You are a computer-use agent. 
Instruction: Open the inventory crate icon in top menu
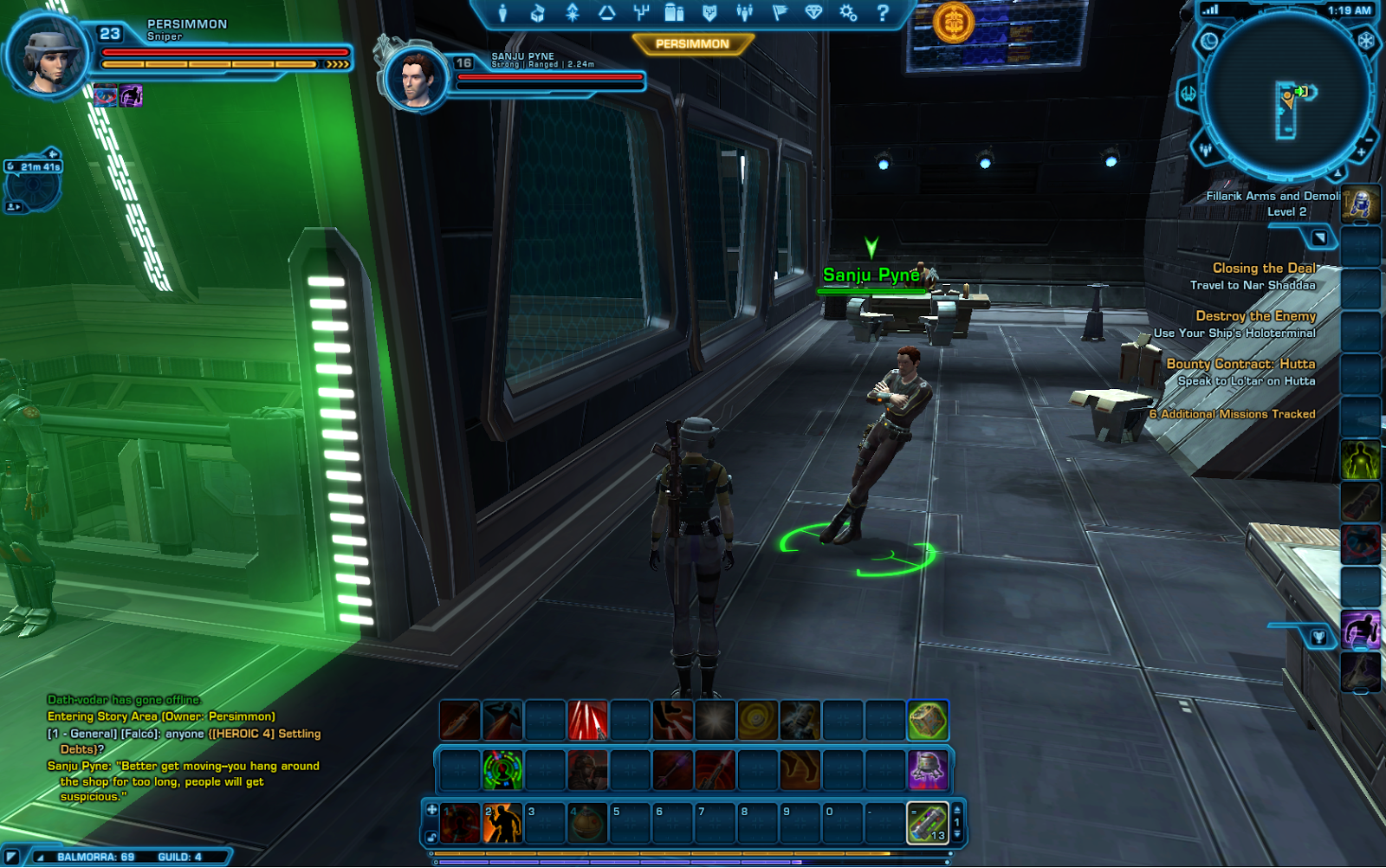point(537,13)
